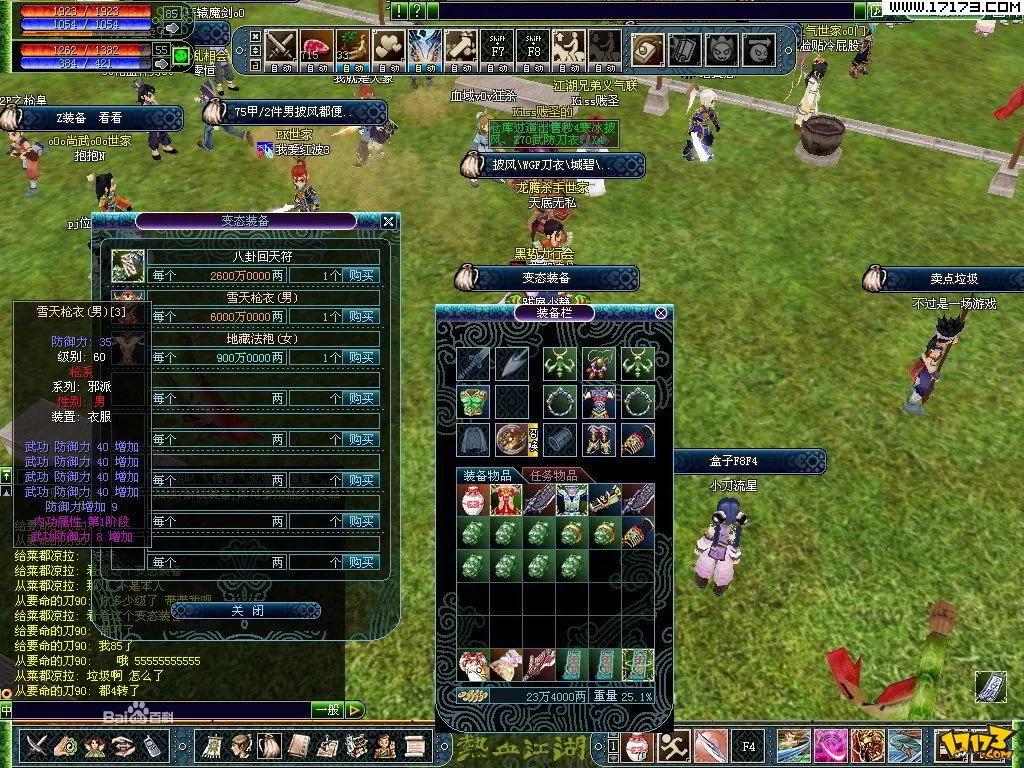Click the 关闭 button below the shop list

coord(246,610)
